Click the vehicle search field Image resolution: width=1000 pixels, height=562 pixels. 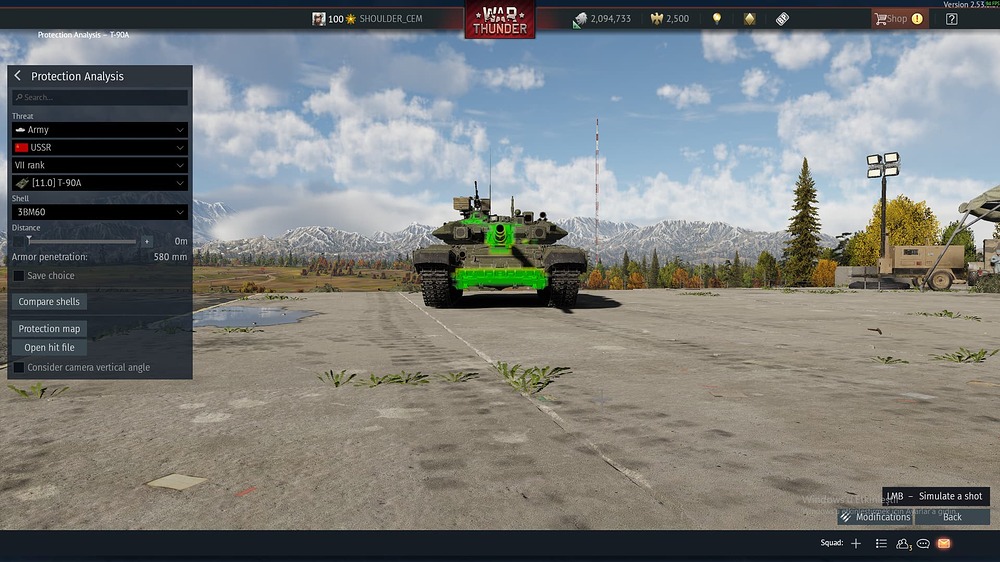[x=100, y=98]
